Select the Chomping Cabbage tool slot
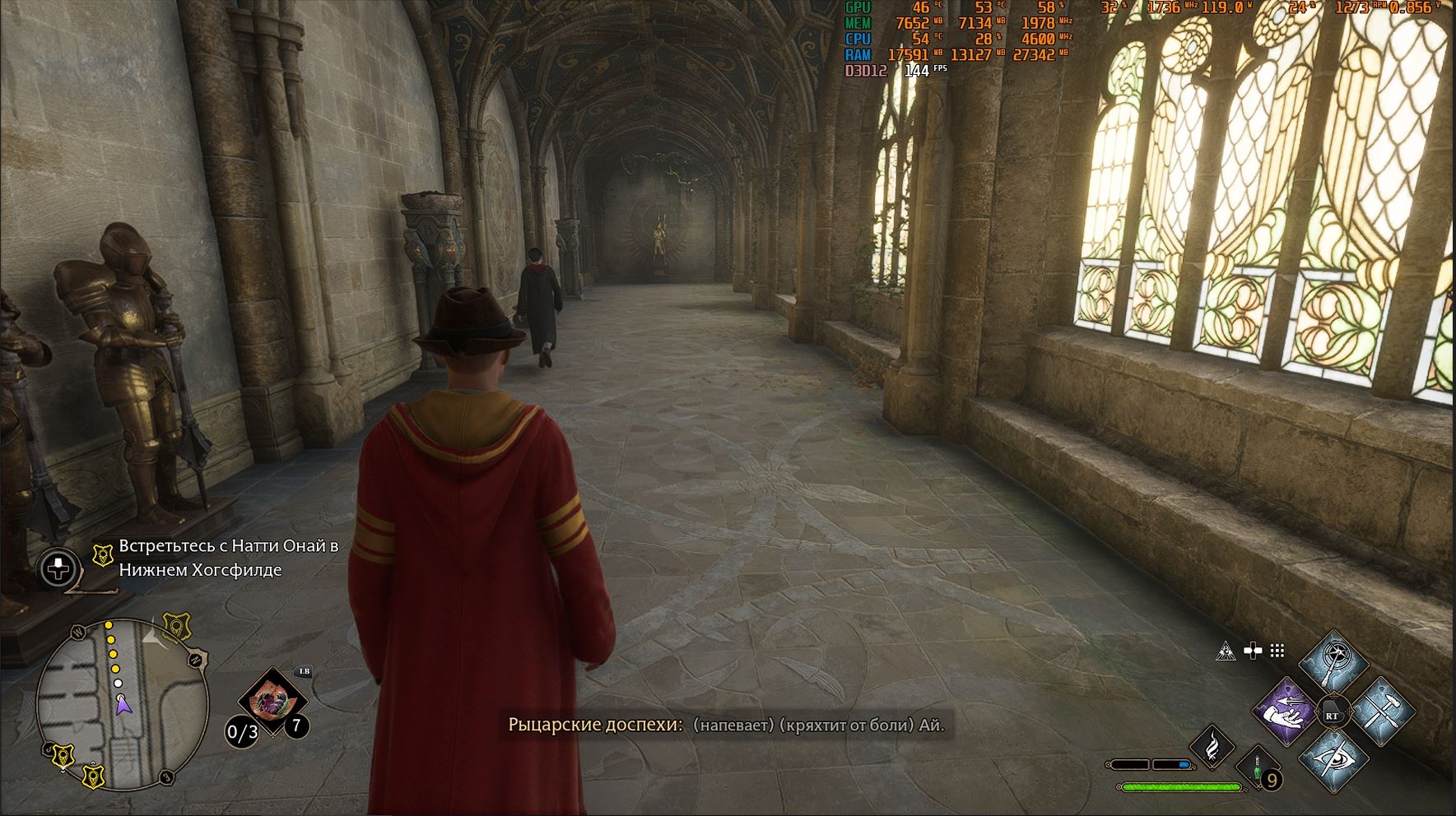This screenshot has width=1456, height=816. coord(272,702)
